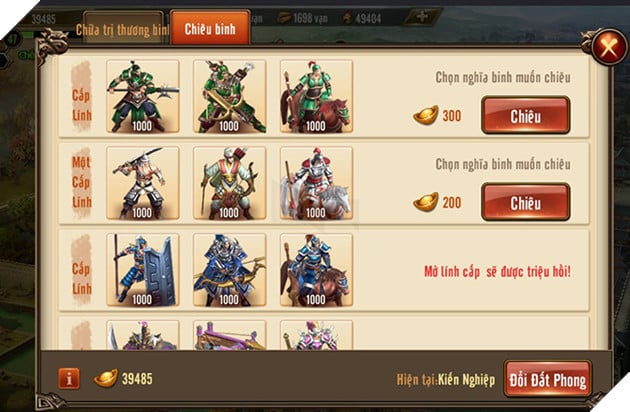The image size is (630, 412).
Task: Click the Chiêu button costing 300 gold
Action: 525,115
